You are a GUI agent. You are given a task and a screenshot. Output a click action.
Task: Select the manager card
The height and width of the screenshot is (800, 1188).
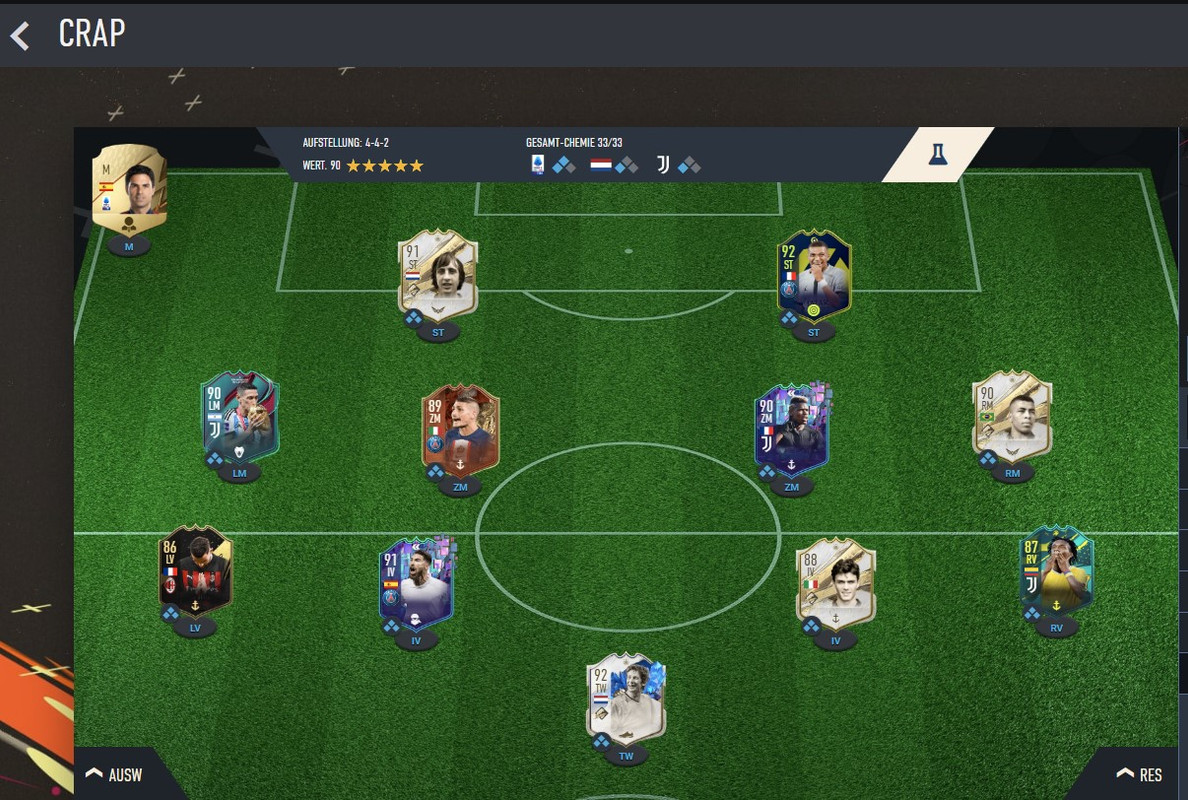129,190
